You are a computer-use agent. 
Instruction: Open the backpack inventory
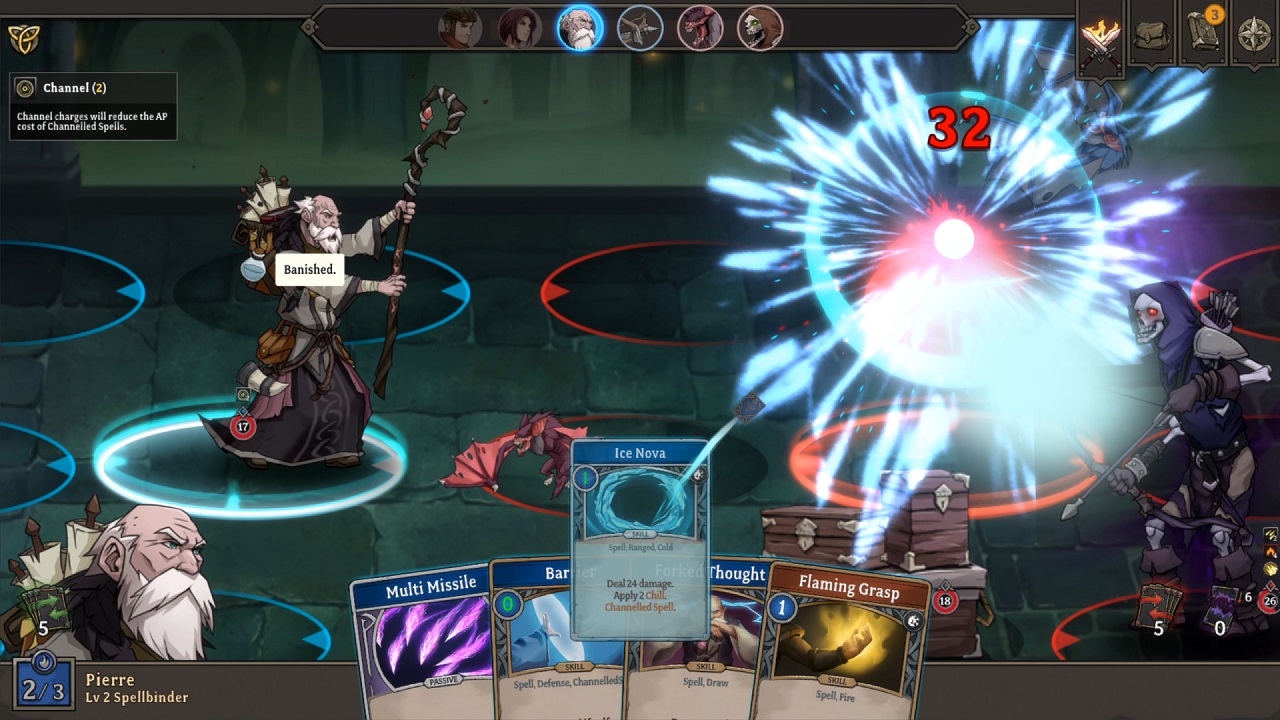pos(1152,36)
